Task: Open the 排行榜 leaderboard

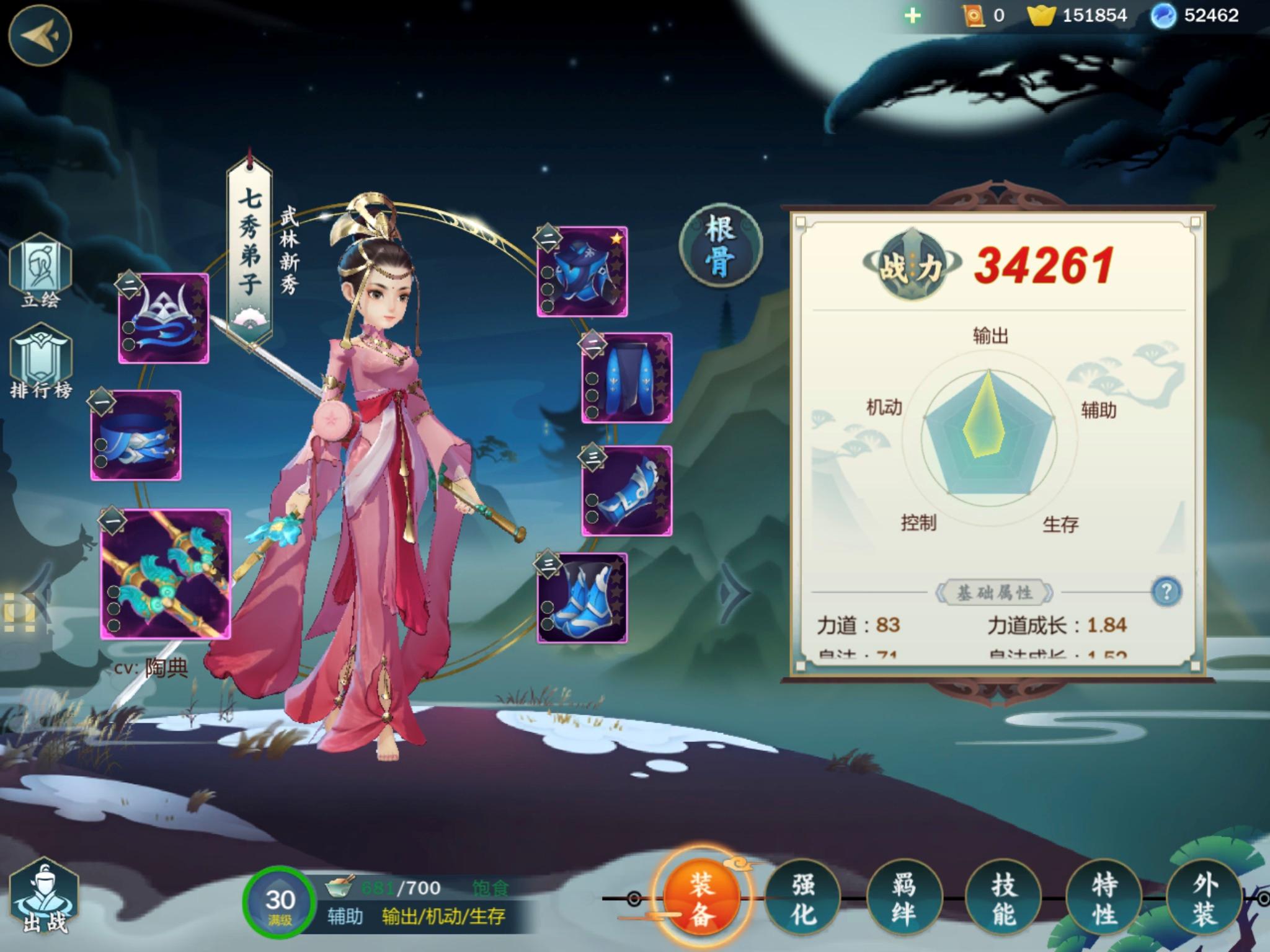Action: pos(41,363)
